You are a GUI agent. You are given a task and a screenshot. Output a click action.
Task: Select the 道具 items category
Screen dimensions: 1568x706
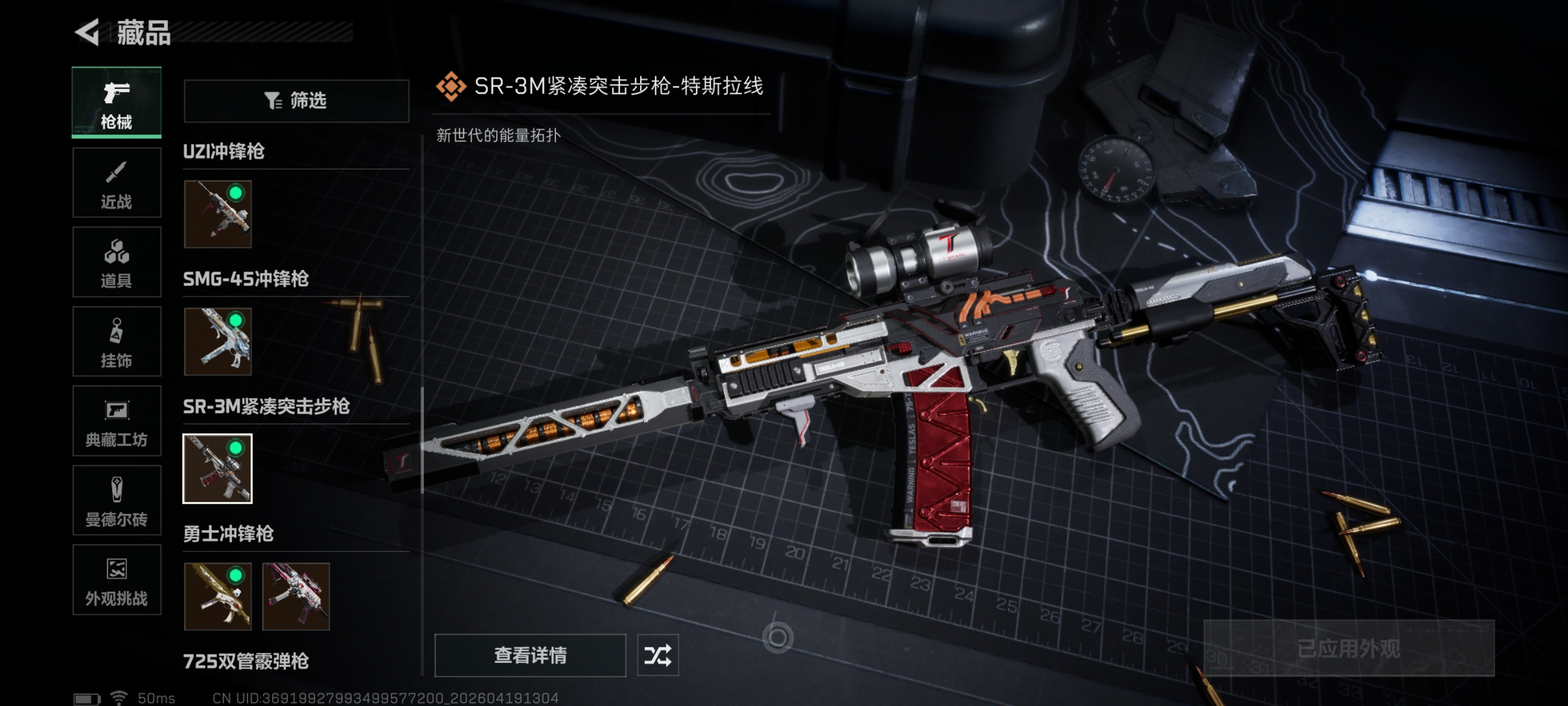[116, 262]
